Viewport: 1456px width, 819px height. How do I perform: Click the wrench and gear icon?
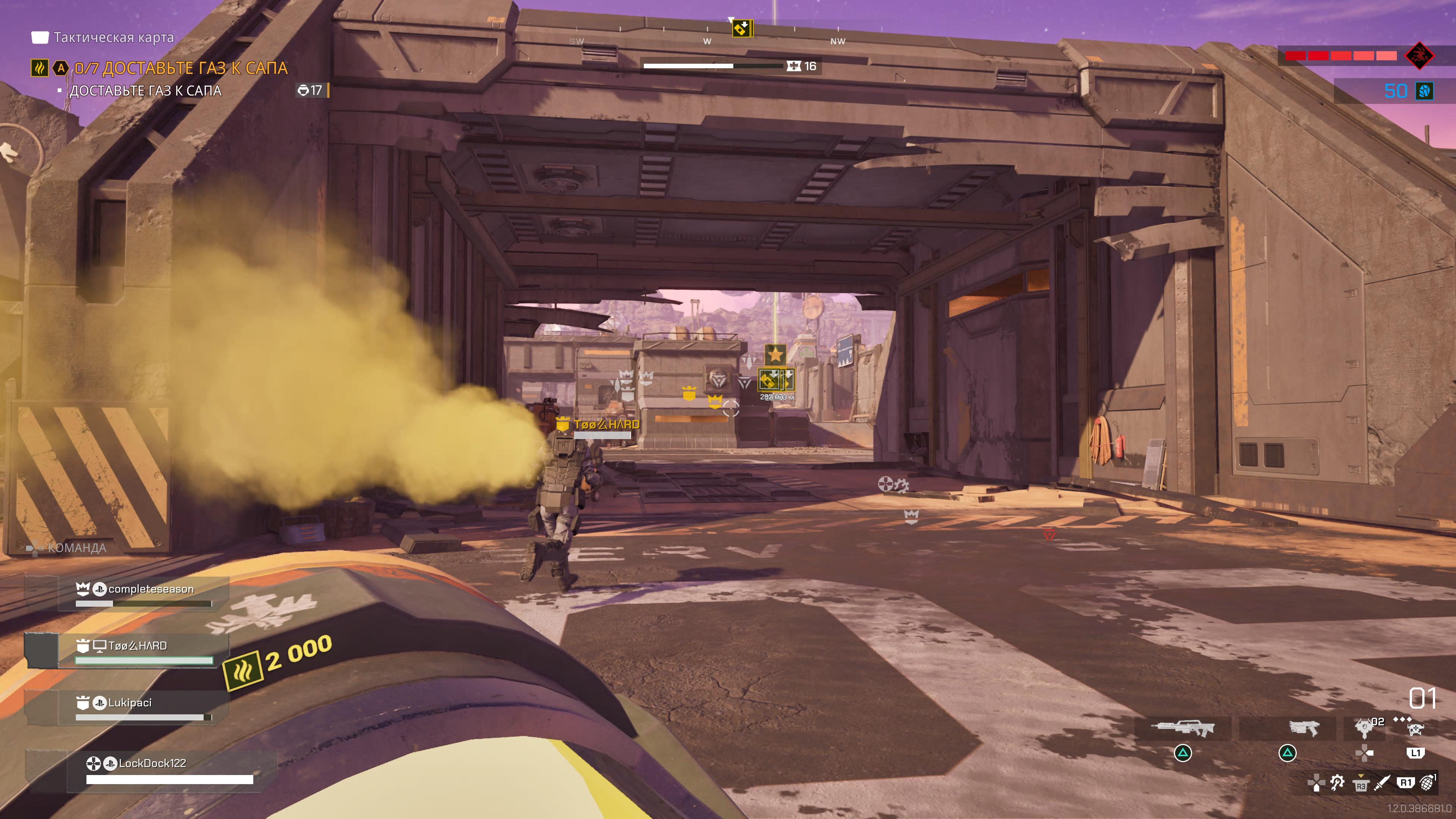(x=1337, y=783)
